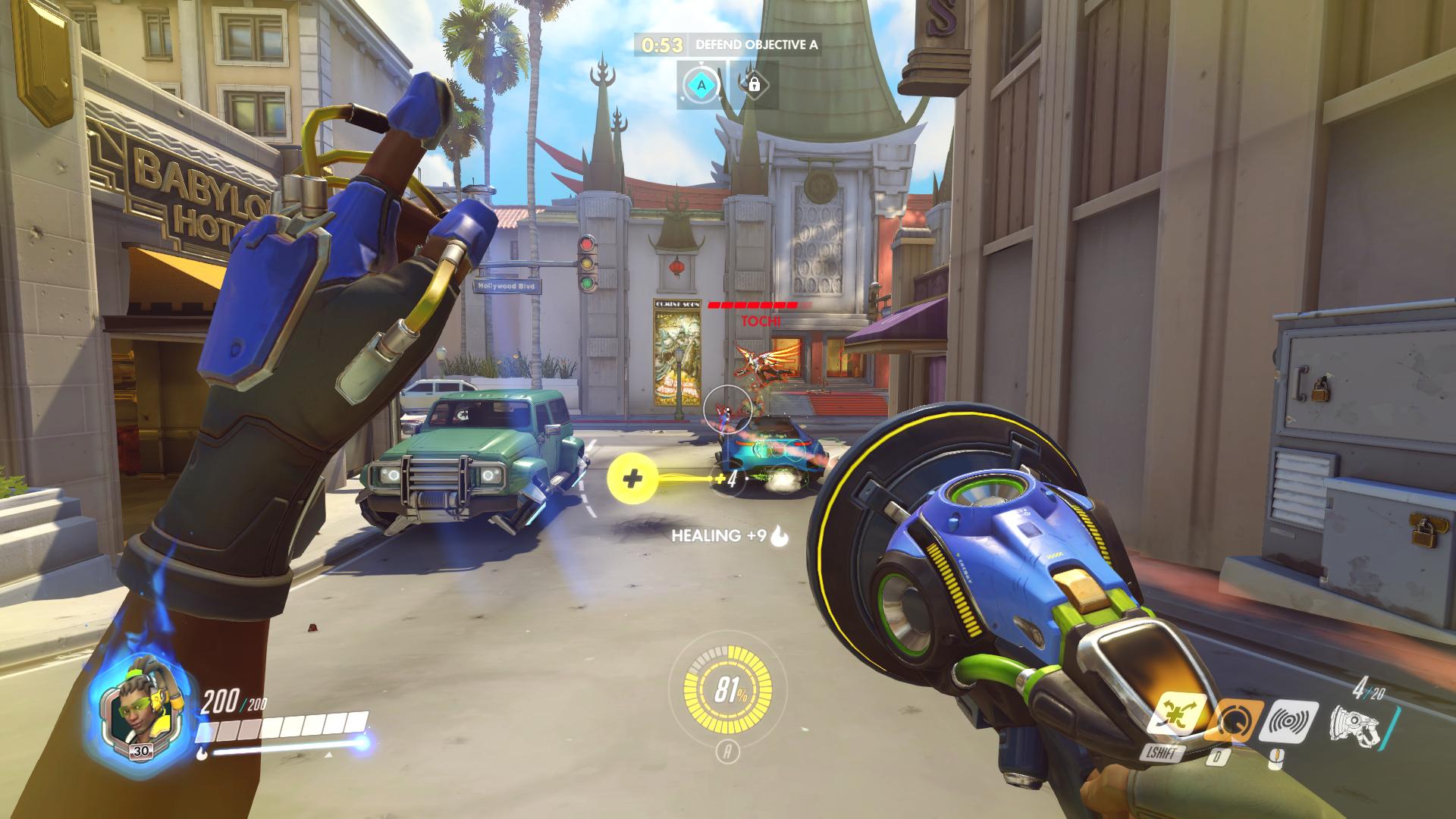The image size is (1456, 819).
Task: Select the Objective A marker
Action: pyautogui.click(x=701, y=86)
